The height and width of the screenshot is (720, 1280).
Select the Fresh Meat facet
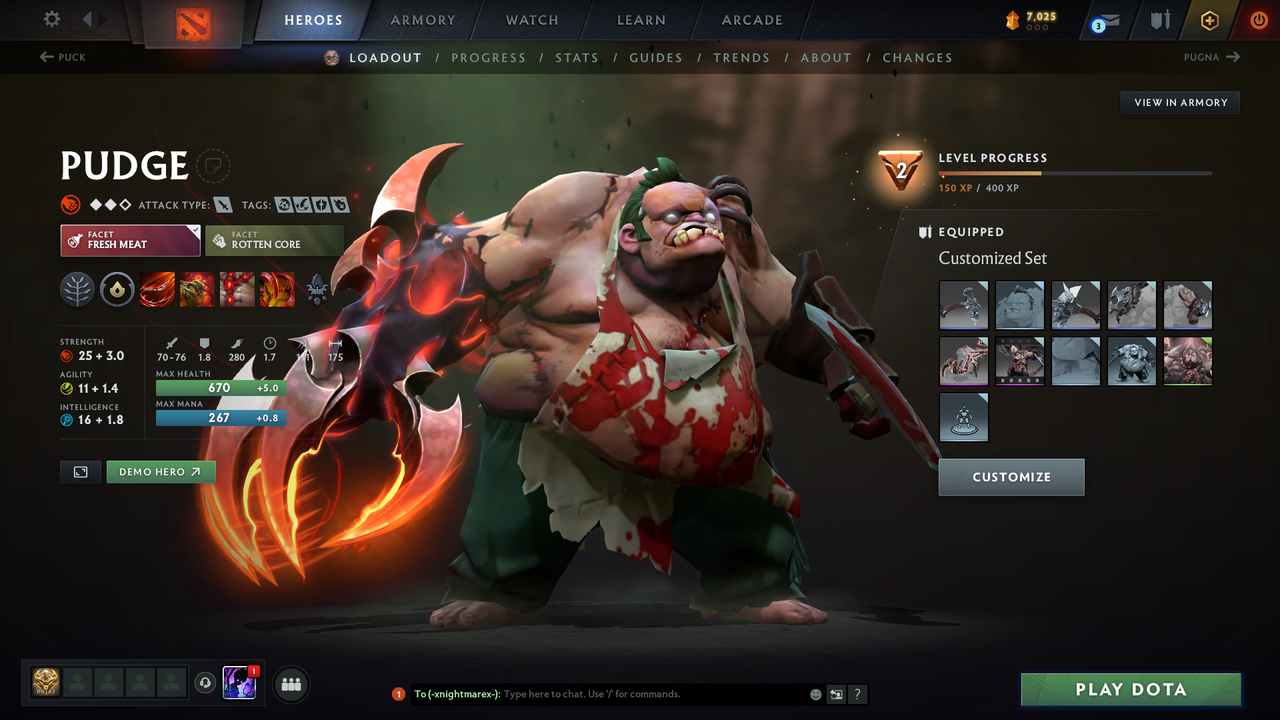click(x=130, y=240)
